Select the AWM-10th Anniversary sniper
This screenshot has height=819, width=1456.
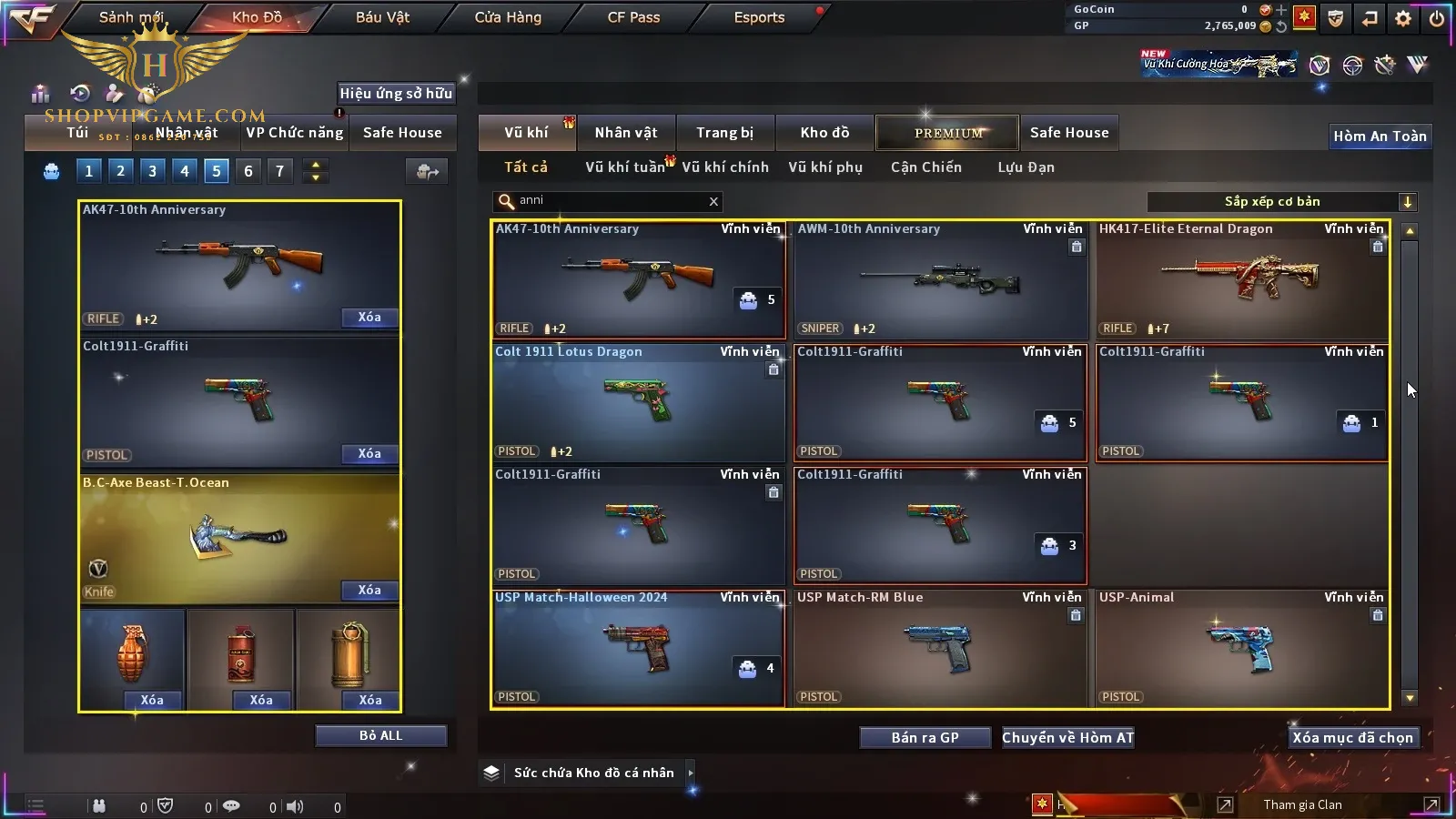click(x=941, y=280)
